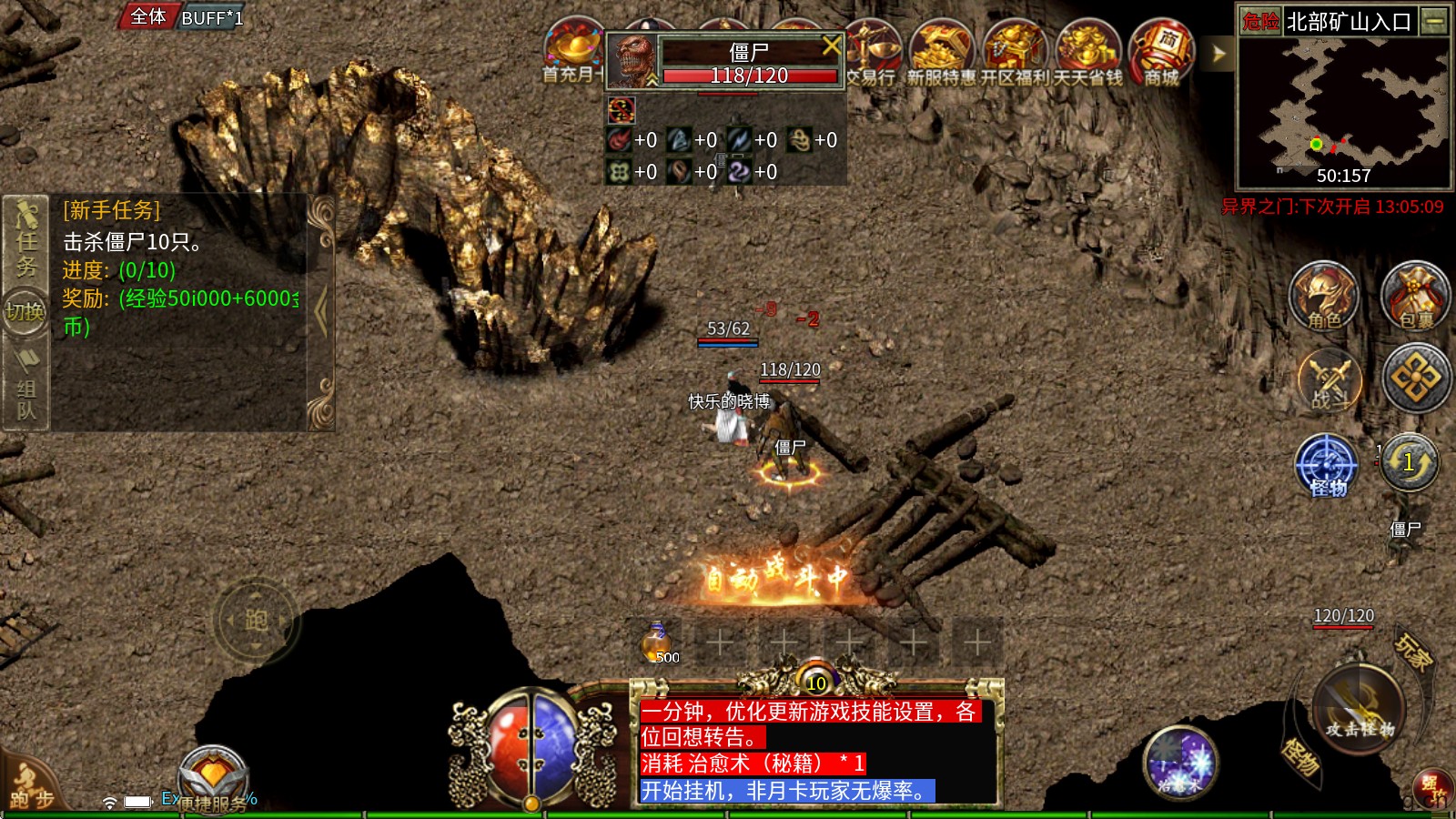This screenshot has height=819, width=1456.
Task: Collapse the top icon row with the arrow
Action: click(1218, 55)
